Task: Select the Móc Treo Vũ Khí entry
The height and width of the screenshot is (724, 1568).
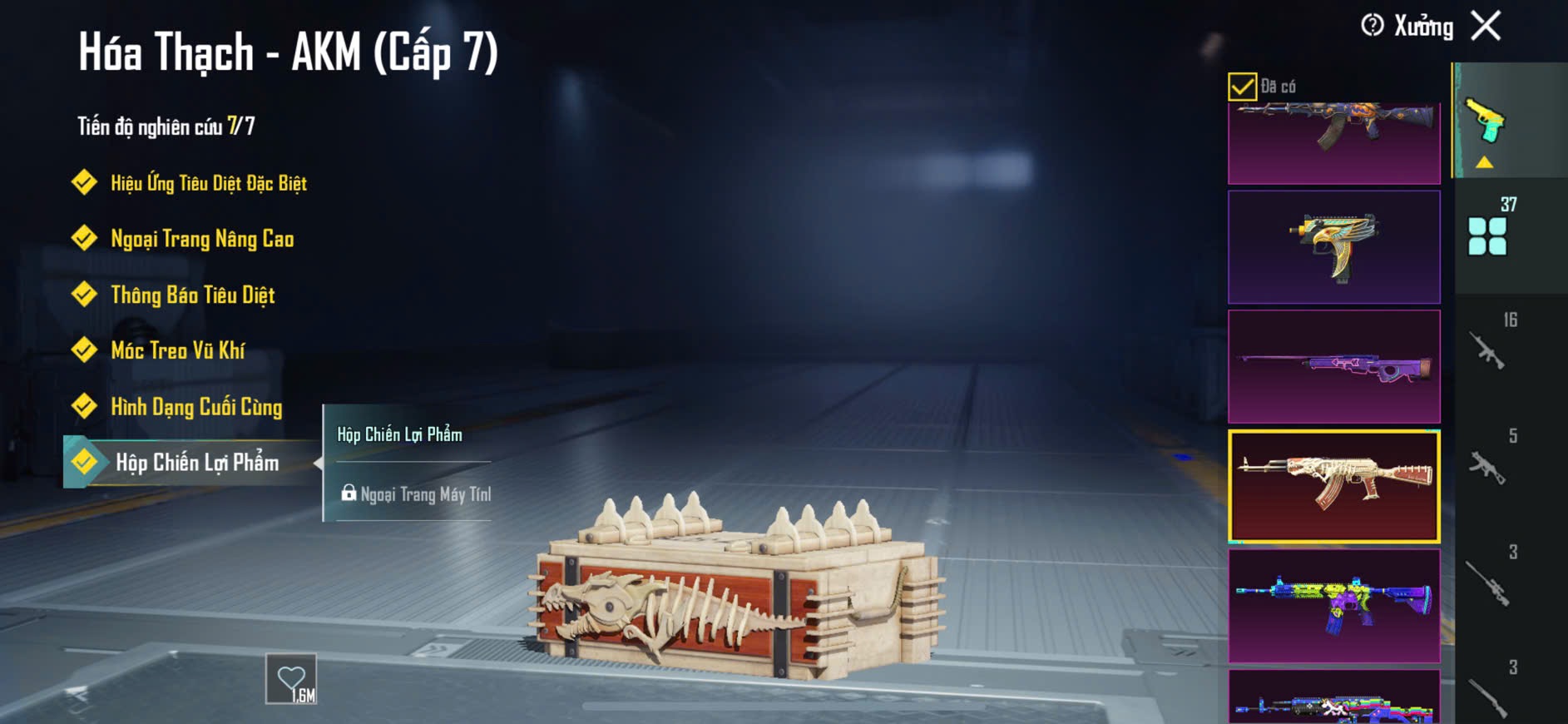Action: coord(177,351)
